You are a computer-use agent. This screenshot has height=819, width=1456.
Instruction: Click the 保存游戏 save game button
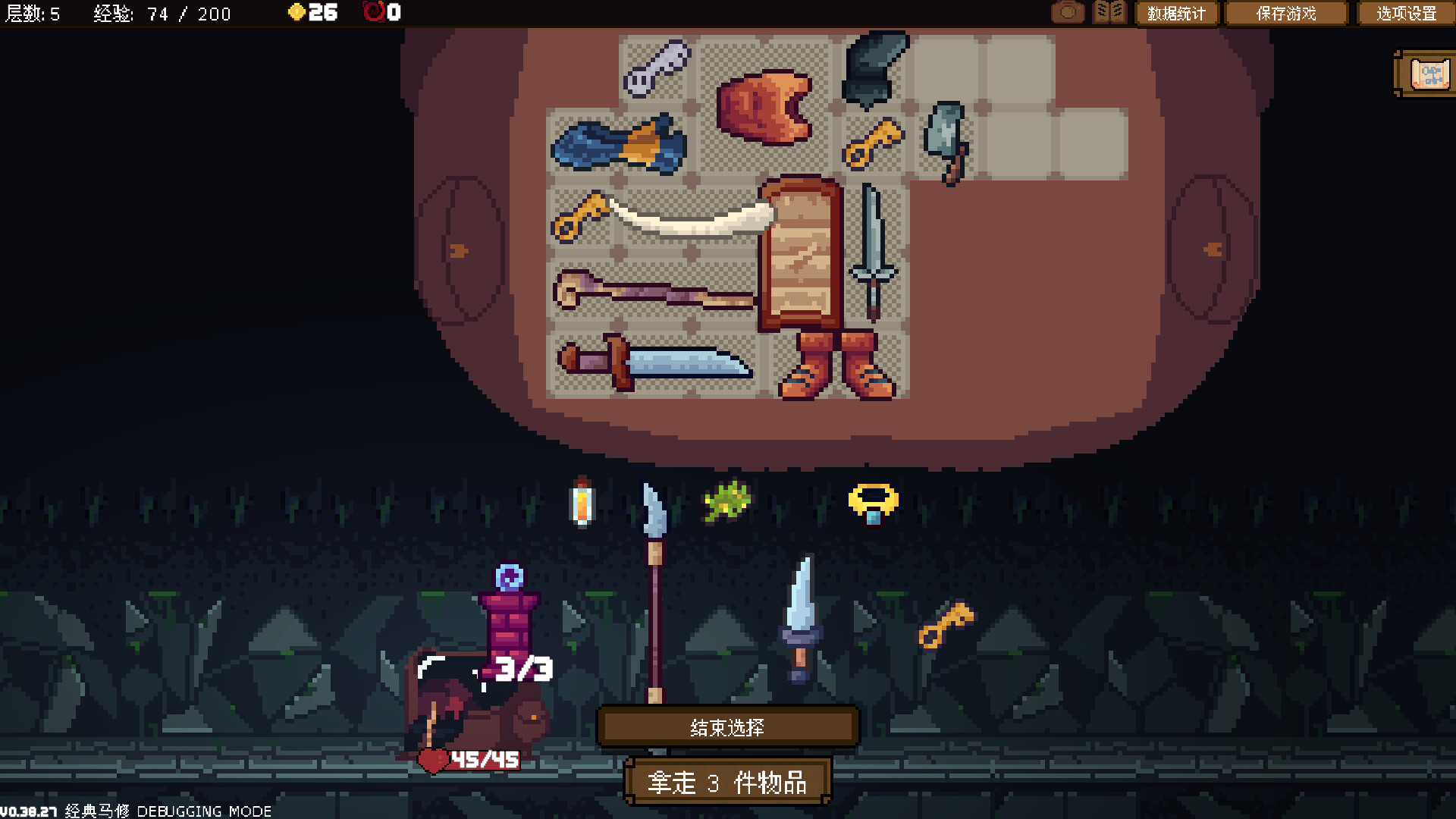[x=1285, y=13]
